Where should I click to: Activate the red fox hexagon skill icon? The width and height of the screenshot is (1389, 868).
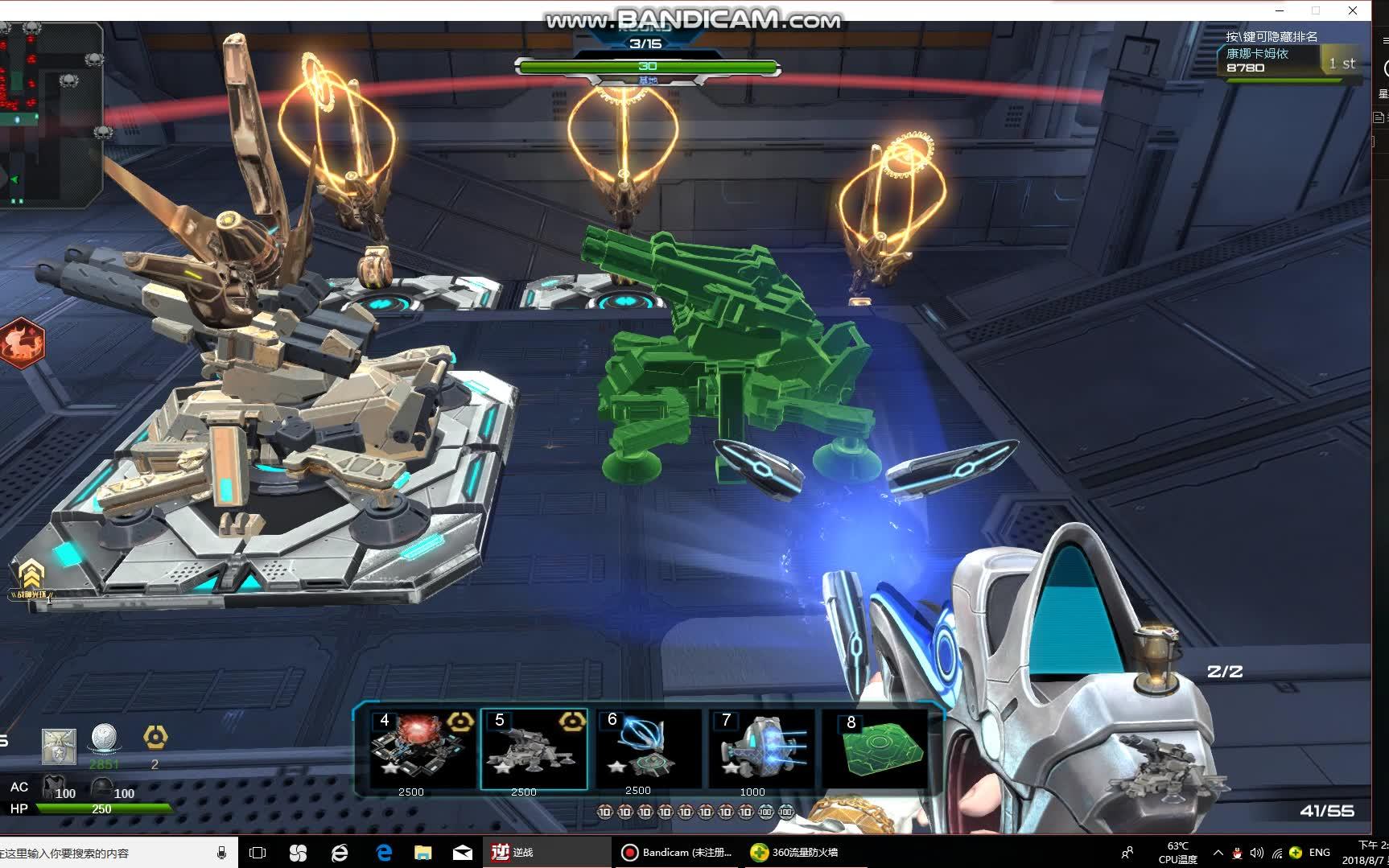pyautogui.click(x=22, y=343)
